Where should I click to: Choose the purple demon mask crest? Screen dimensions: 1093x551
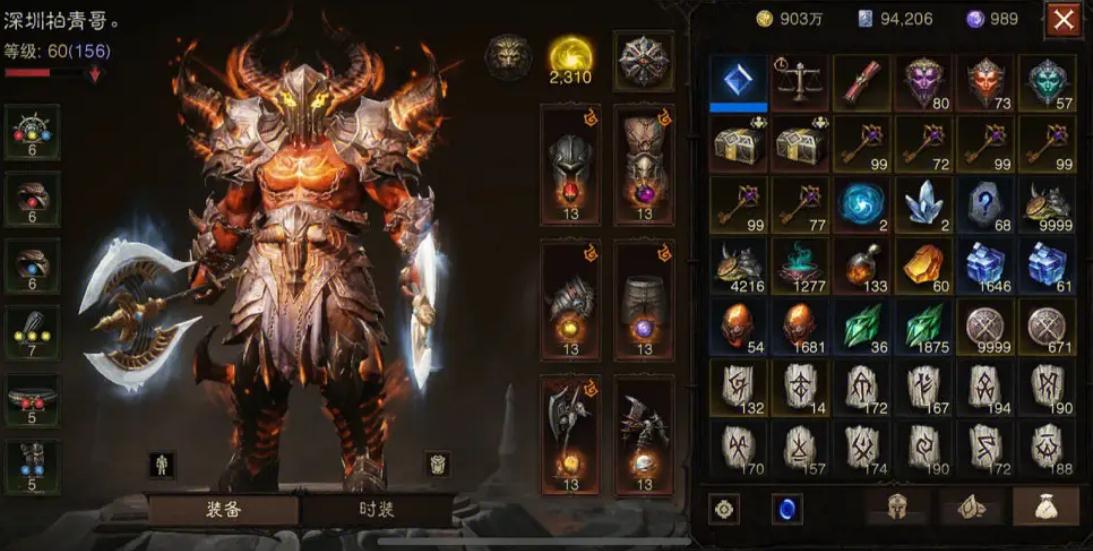(x=924, y=82)
